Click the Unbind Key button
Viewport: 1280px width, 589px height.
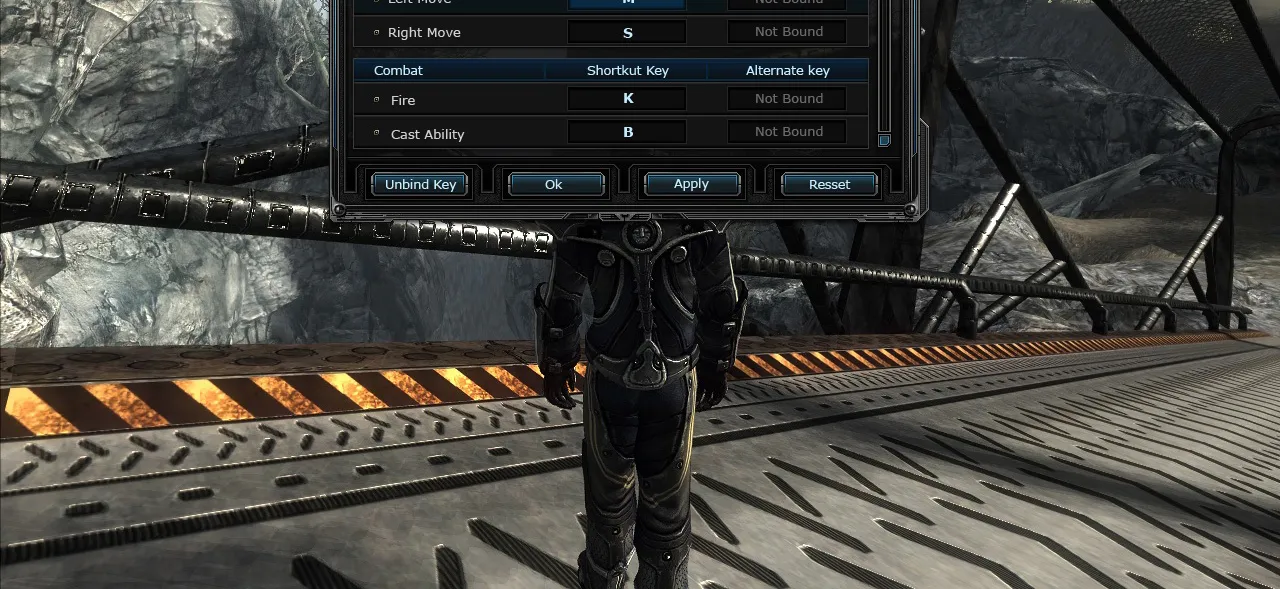pyautogui.click(x=420, y=184)
